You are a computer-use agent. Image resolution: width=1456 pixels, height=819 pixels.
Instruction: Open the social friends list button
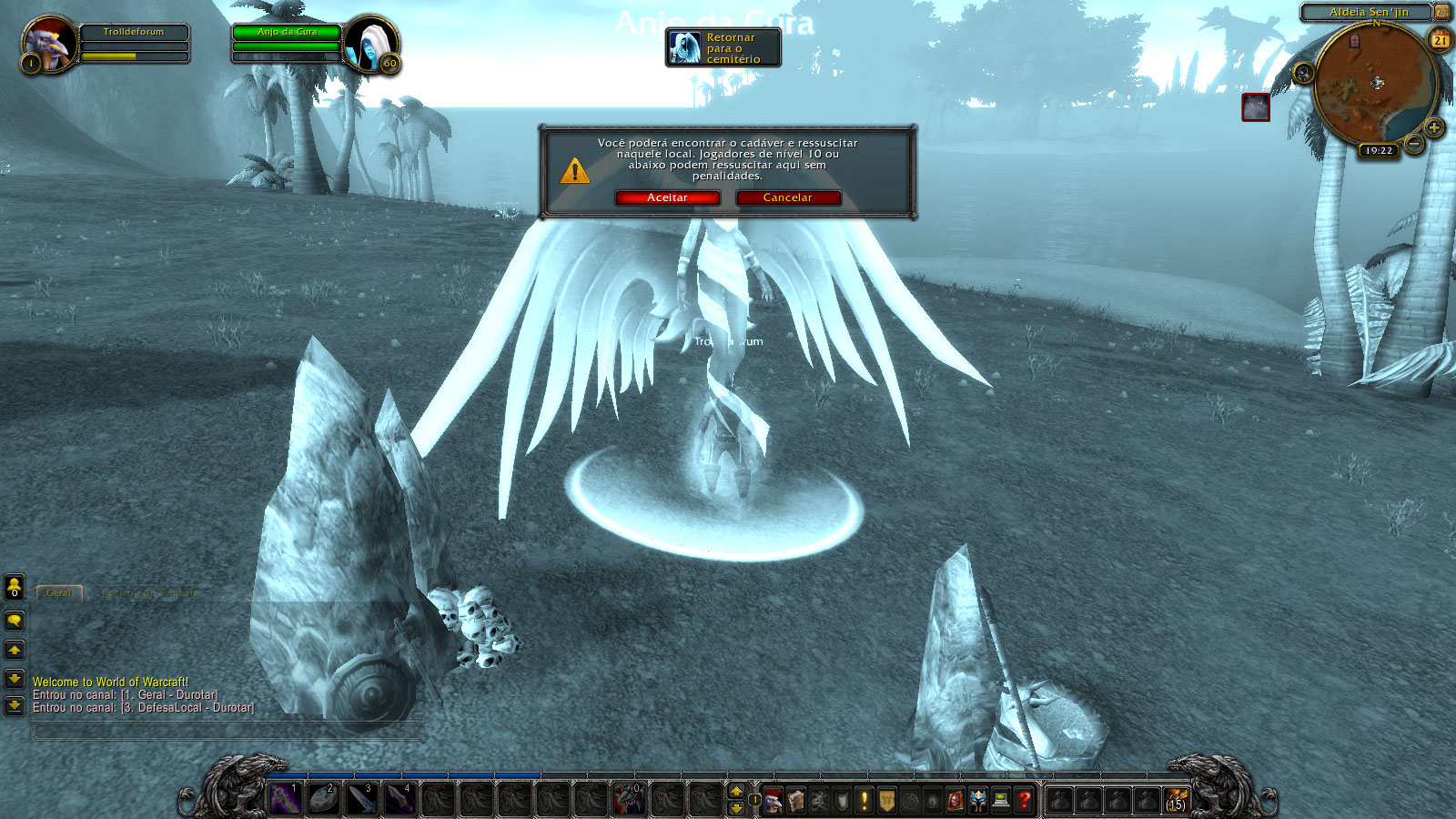tap(15, 588)
